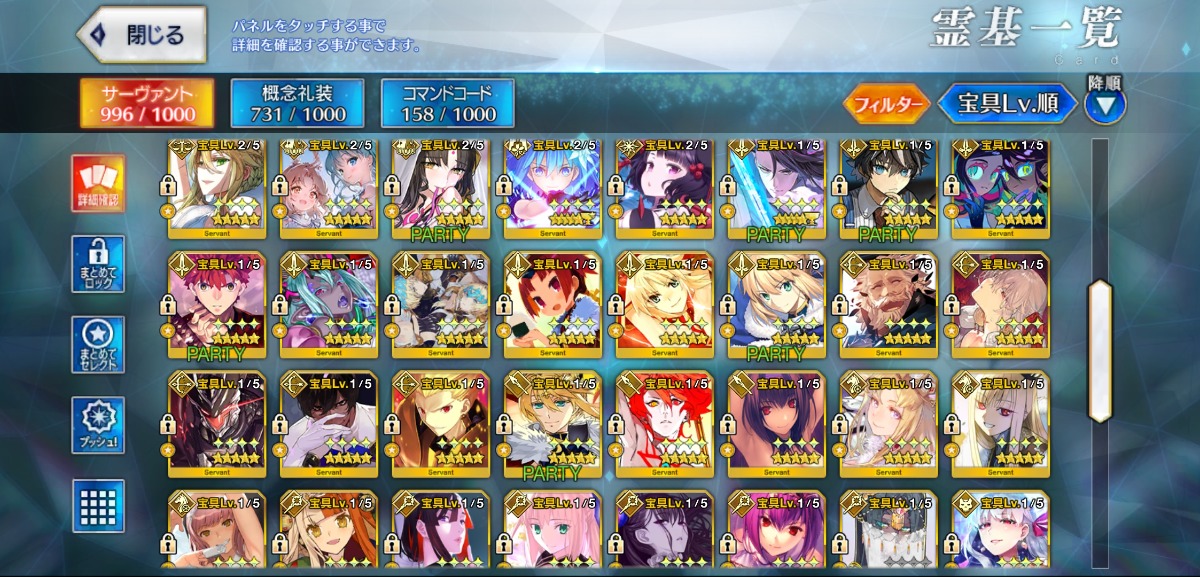Choose the まとめてロック bulk lock button
This screenshot has width=1200, height=577.
(98, 265)
